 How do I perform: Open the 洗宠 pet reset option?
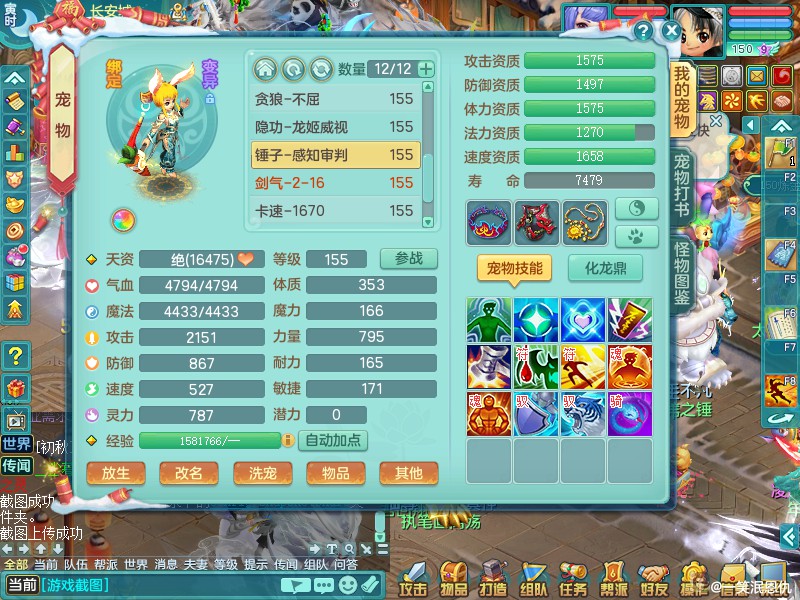pos(262,473)
